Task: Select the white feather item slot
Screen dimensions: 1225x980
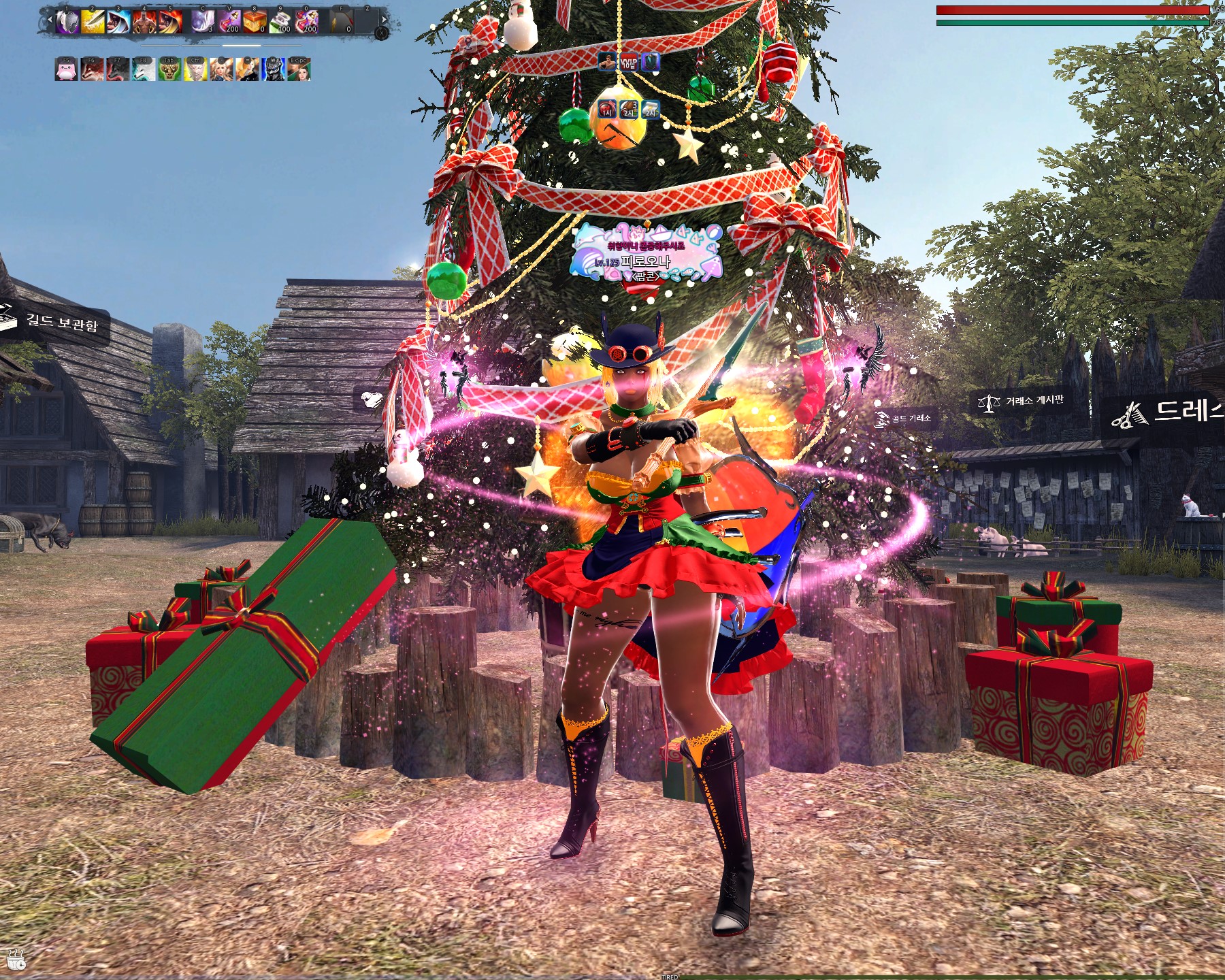Action: click(x=202, y=22)
